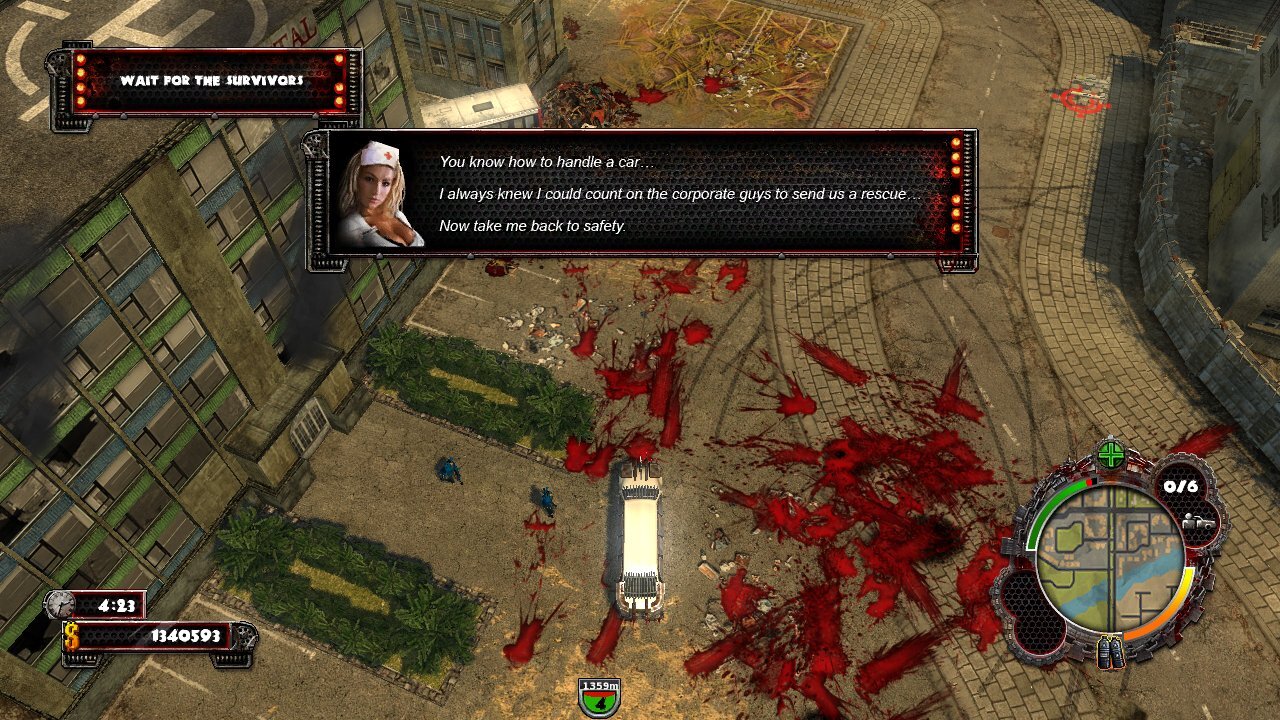
Task: Select the Wait for the Survivors objective banner
Action: point(211,80)
